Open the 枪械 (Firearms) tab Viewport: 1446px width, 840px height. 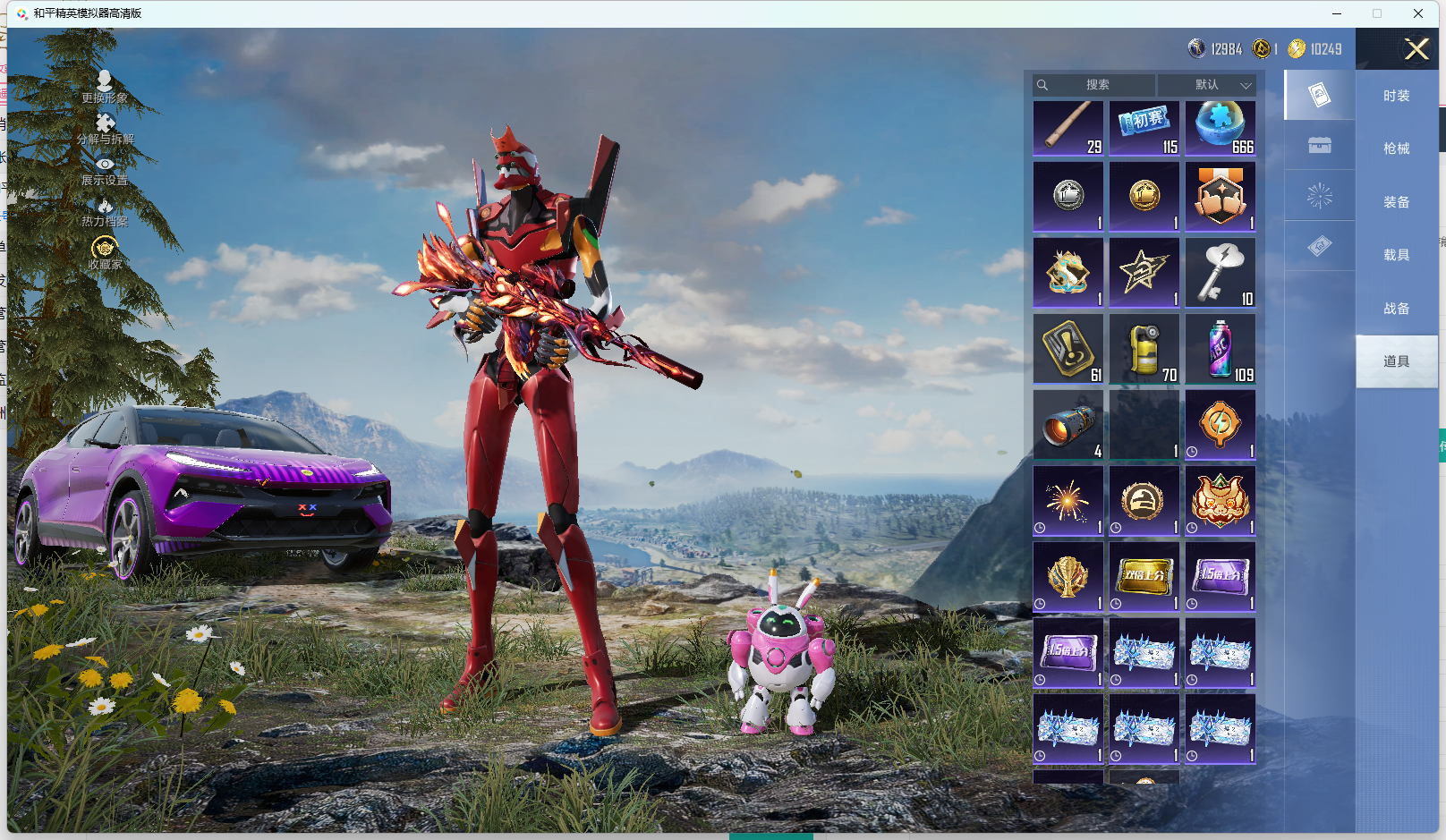coord(1396,148)
